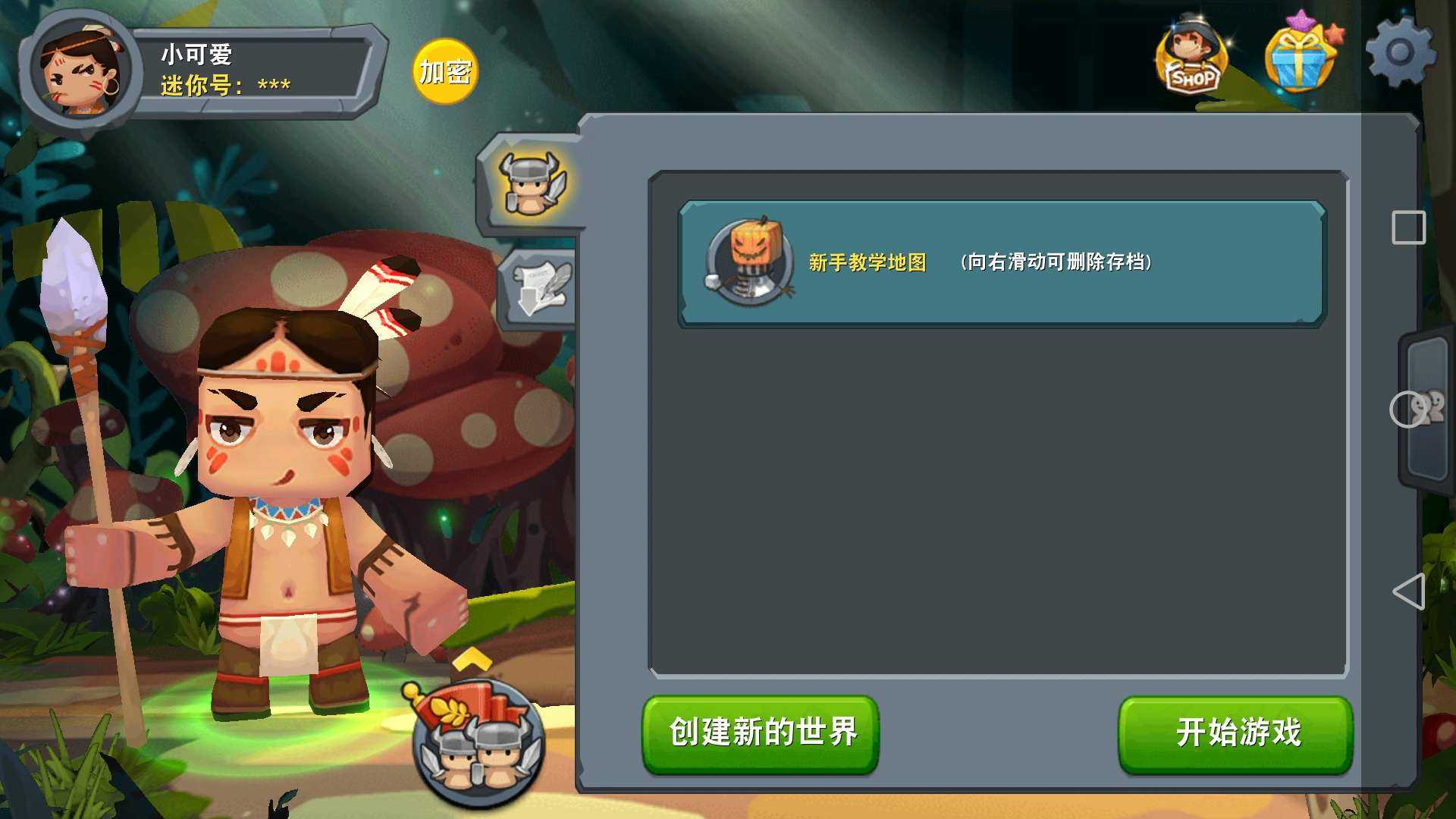The height and width of the screenshot is (819, 1456).
Task: Click the player avatar portrait
Action: [x=80, y=72]
